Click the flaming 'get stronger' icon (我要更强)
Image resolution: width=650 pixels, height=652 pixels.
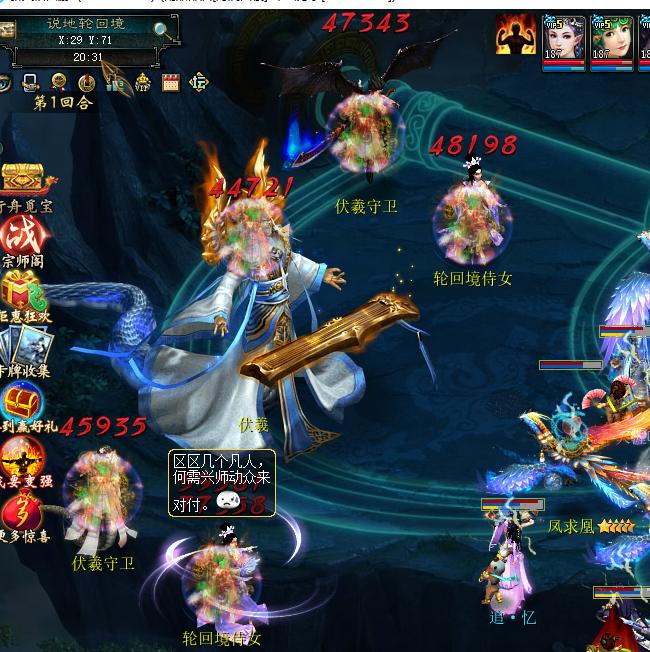coord(22,458)
